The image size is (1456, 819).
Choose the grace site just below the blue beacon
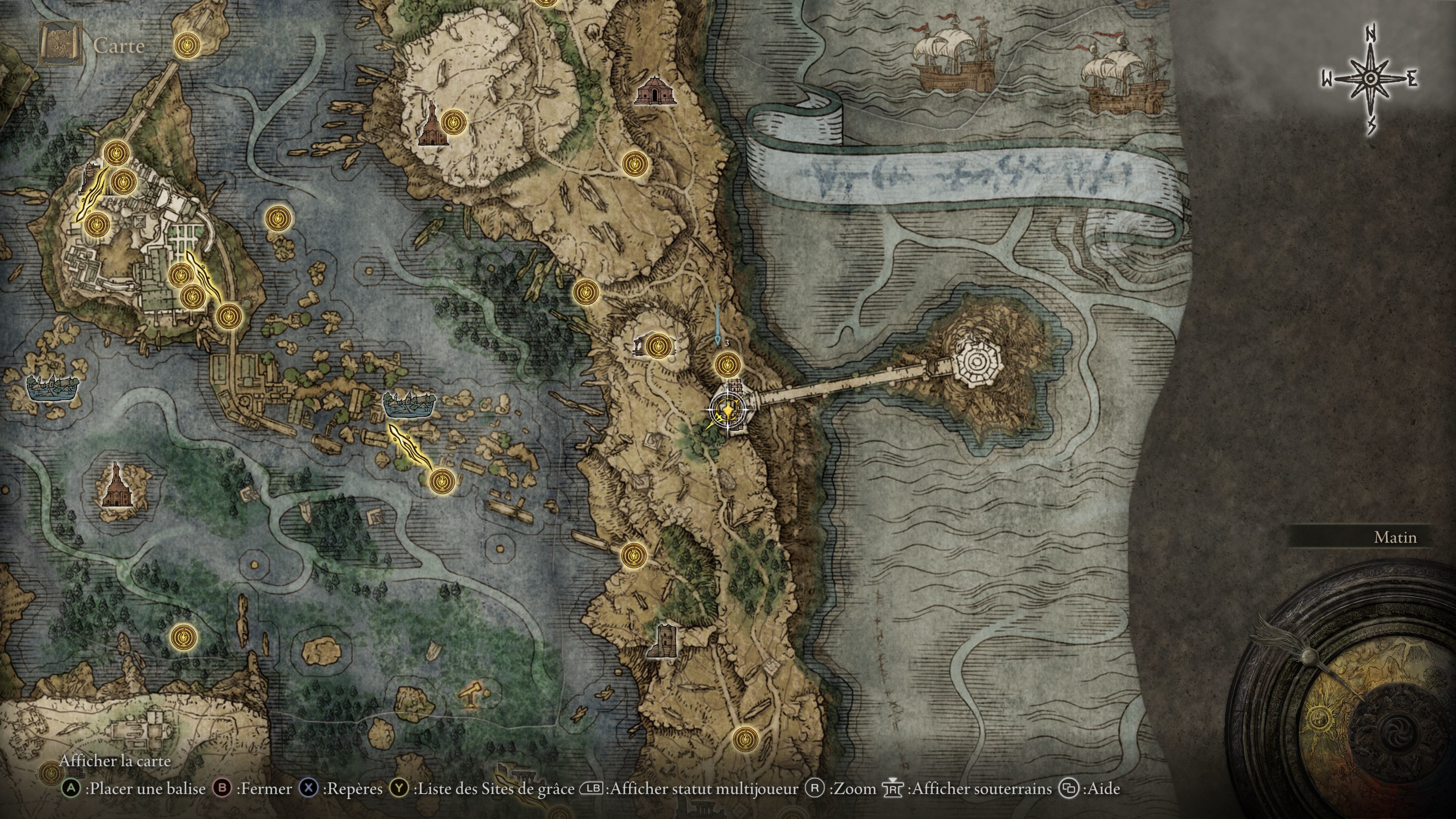coord(728,364)
